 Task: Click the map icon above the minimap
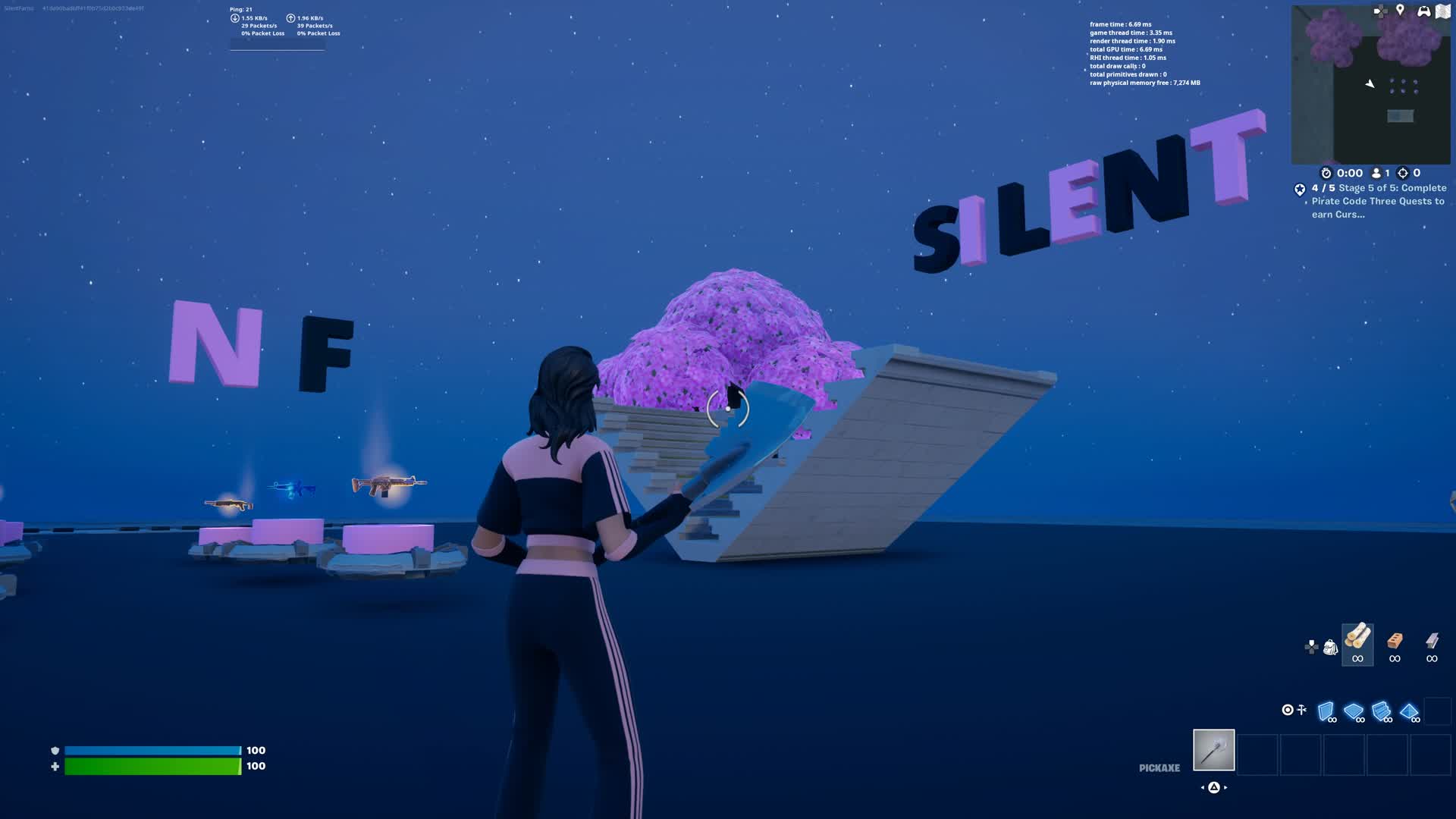pyautogui.click(x=1443, y=11)
